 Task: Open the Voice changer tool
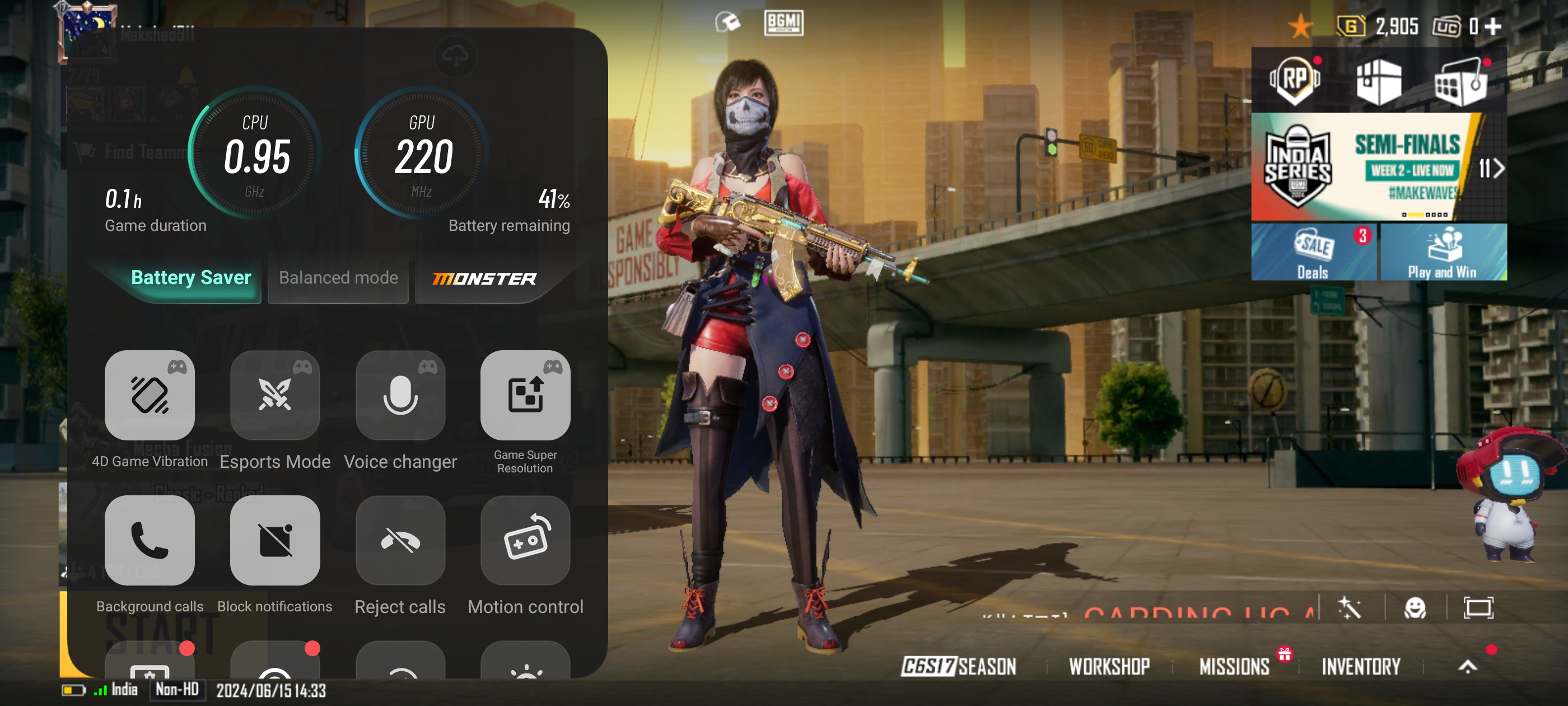click(400, 394)
